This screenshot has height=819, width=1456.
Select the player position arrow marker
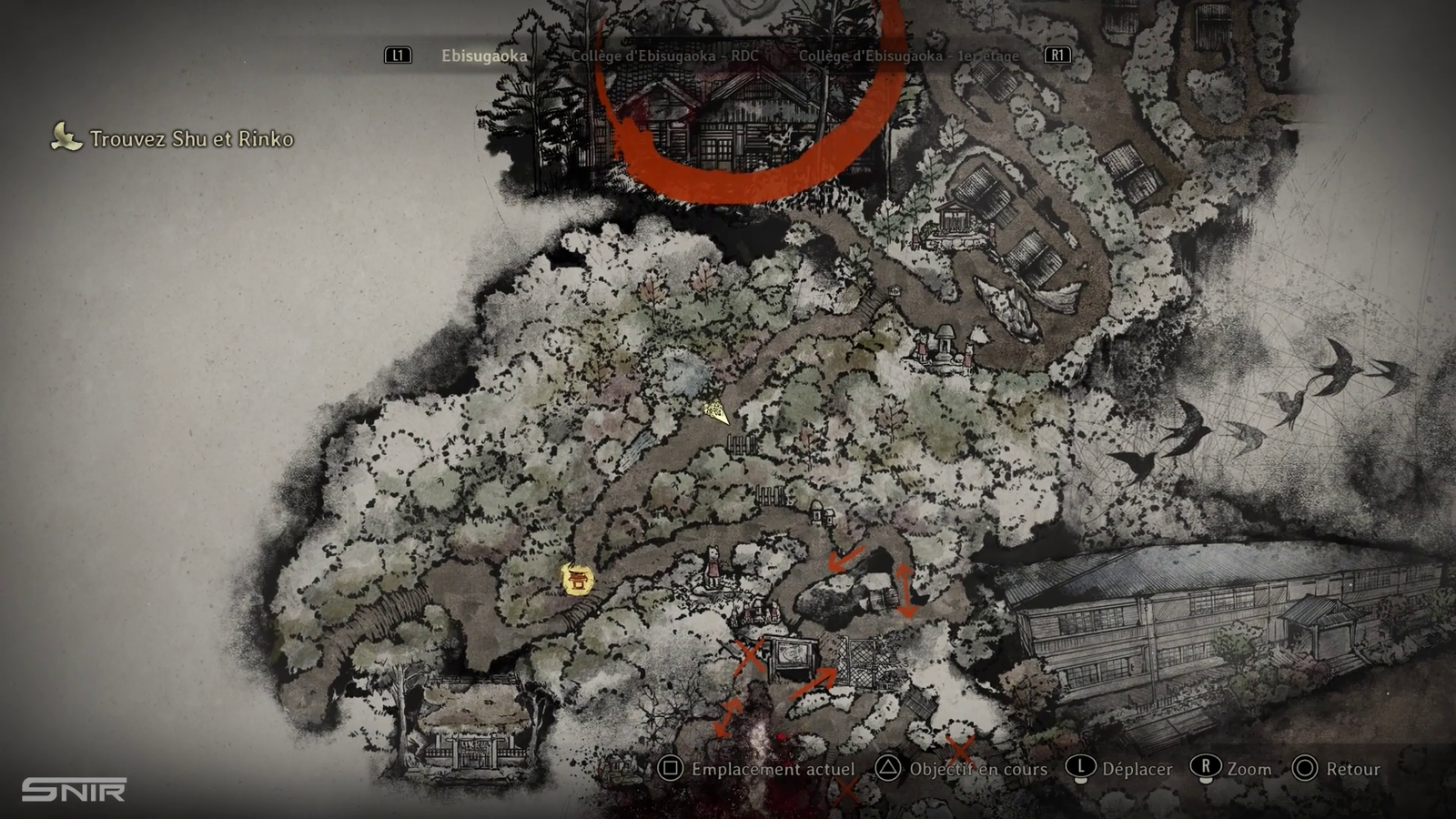718,413
